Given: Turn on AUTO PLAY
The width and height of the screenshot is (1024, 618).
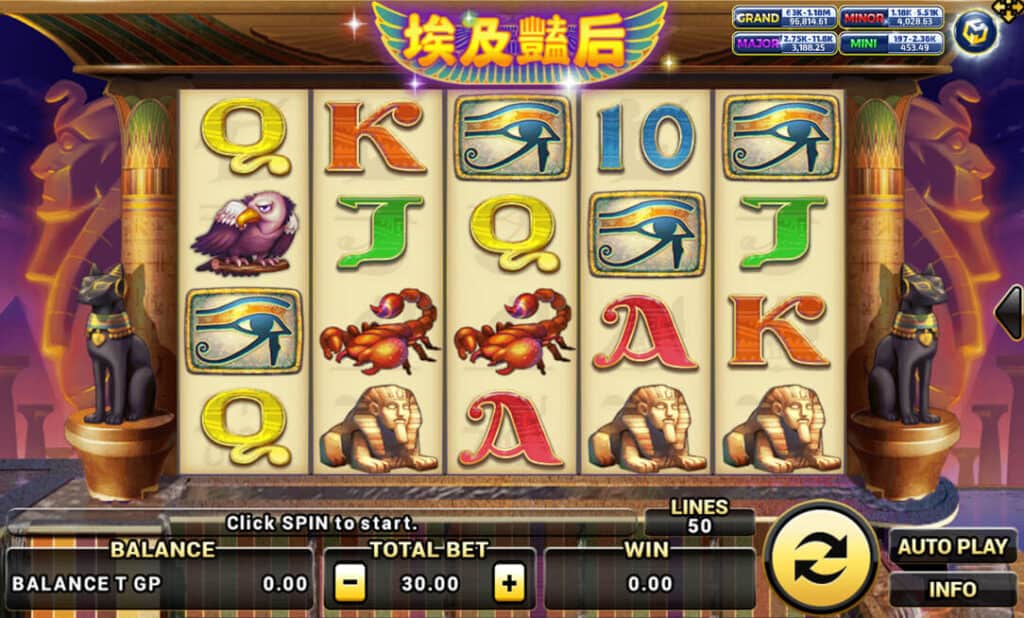Looking at the screenshot, I should [x=952, y=547].
